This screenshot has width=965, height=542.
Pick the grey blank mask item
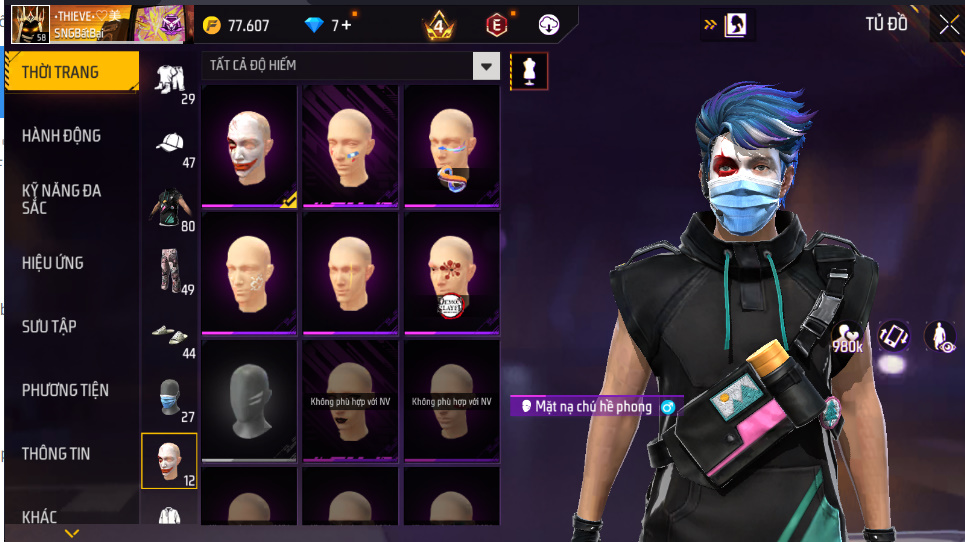pyautogui.click(x=250, y=400)
